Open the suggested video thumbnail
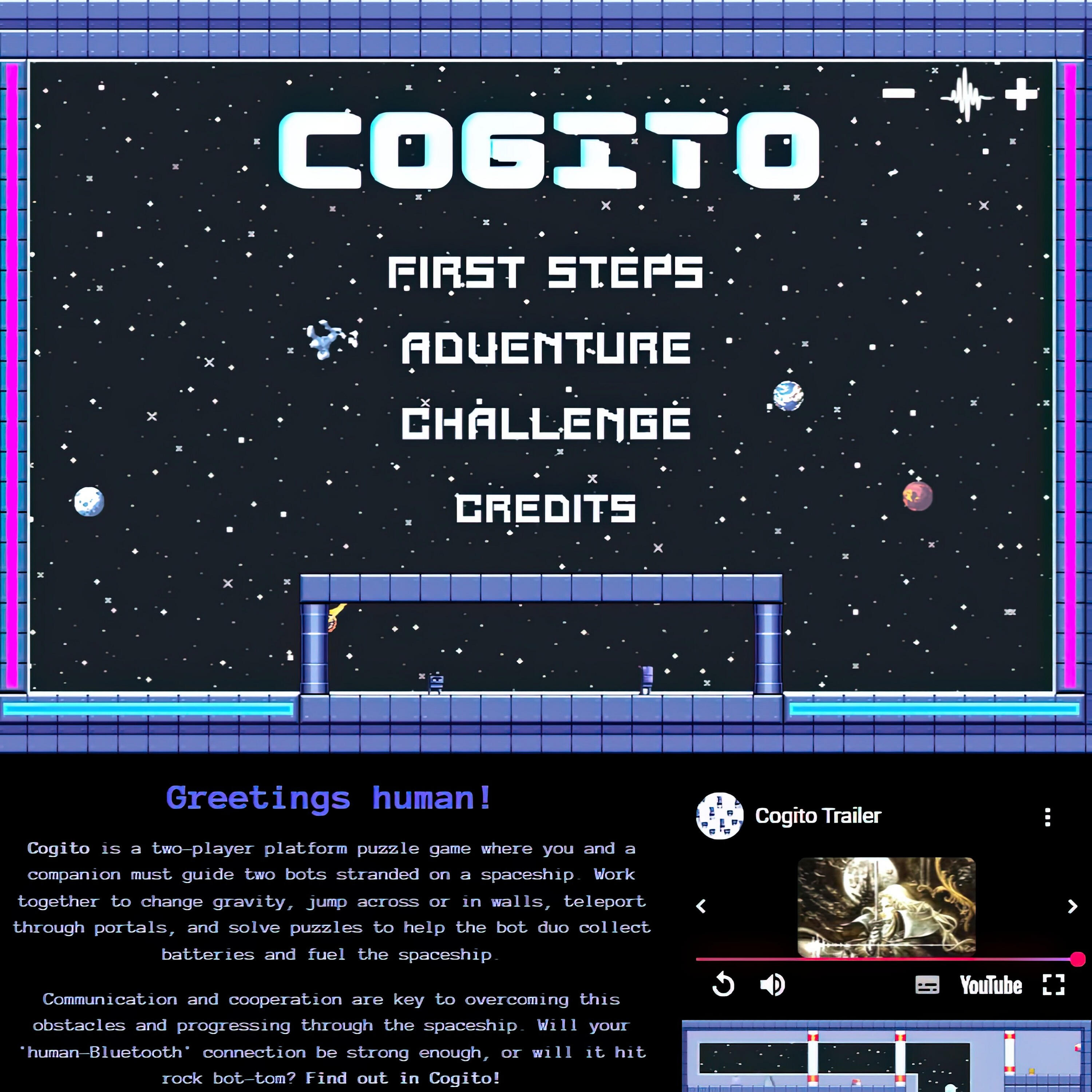 [886, 907]
